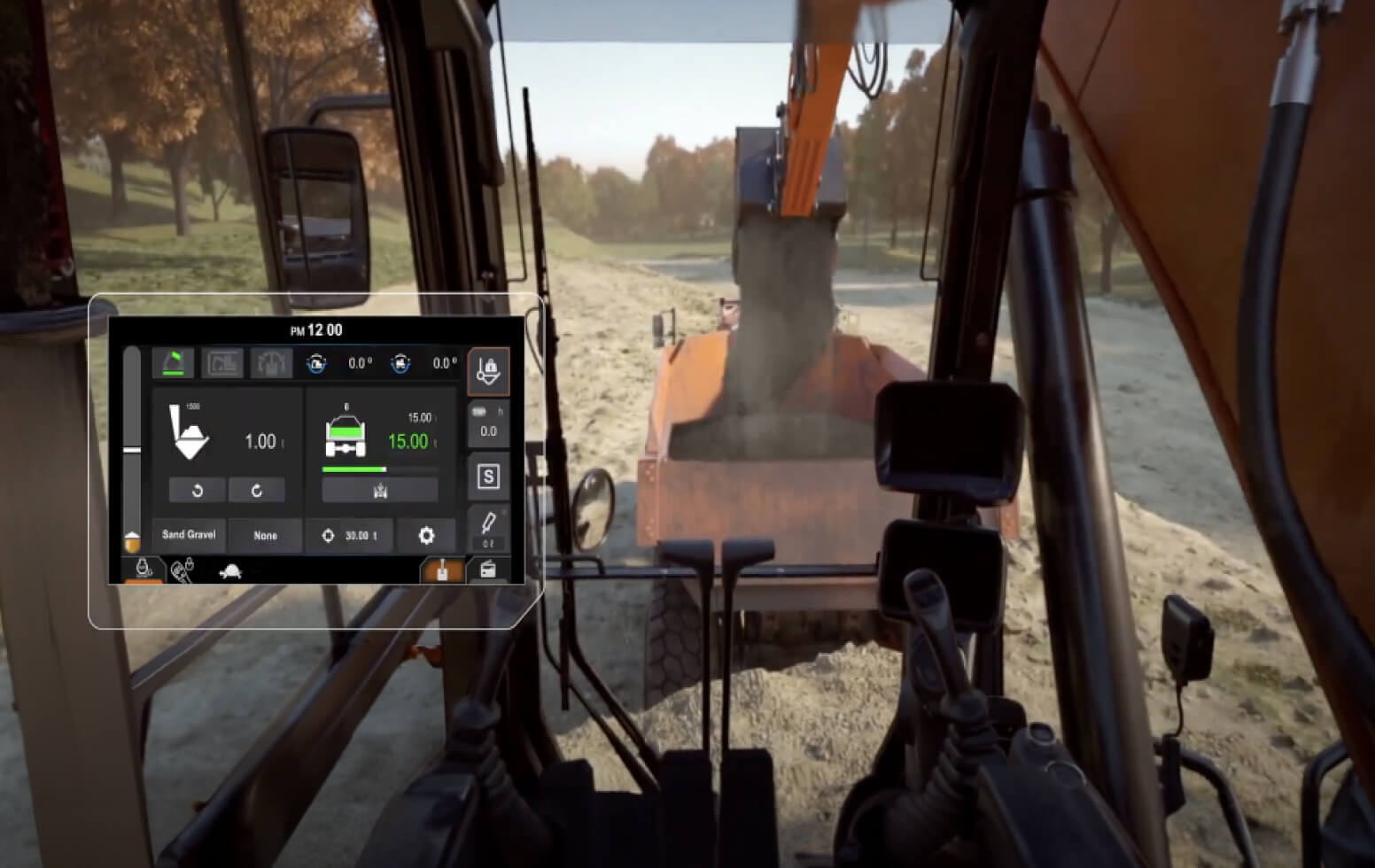Tap the clockwise redo arrow button
The width and height of the screenshot is (1375, 868).
256,490
